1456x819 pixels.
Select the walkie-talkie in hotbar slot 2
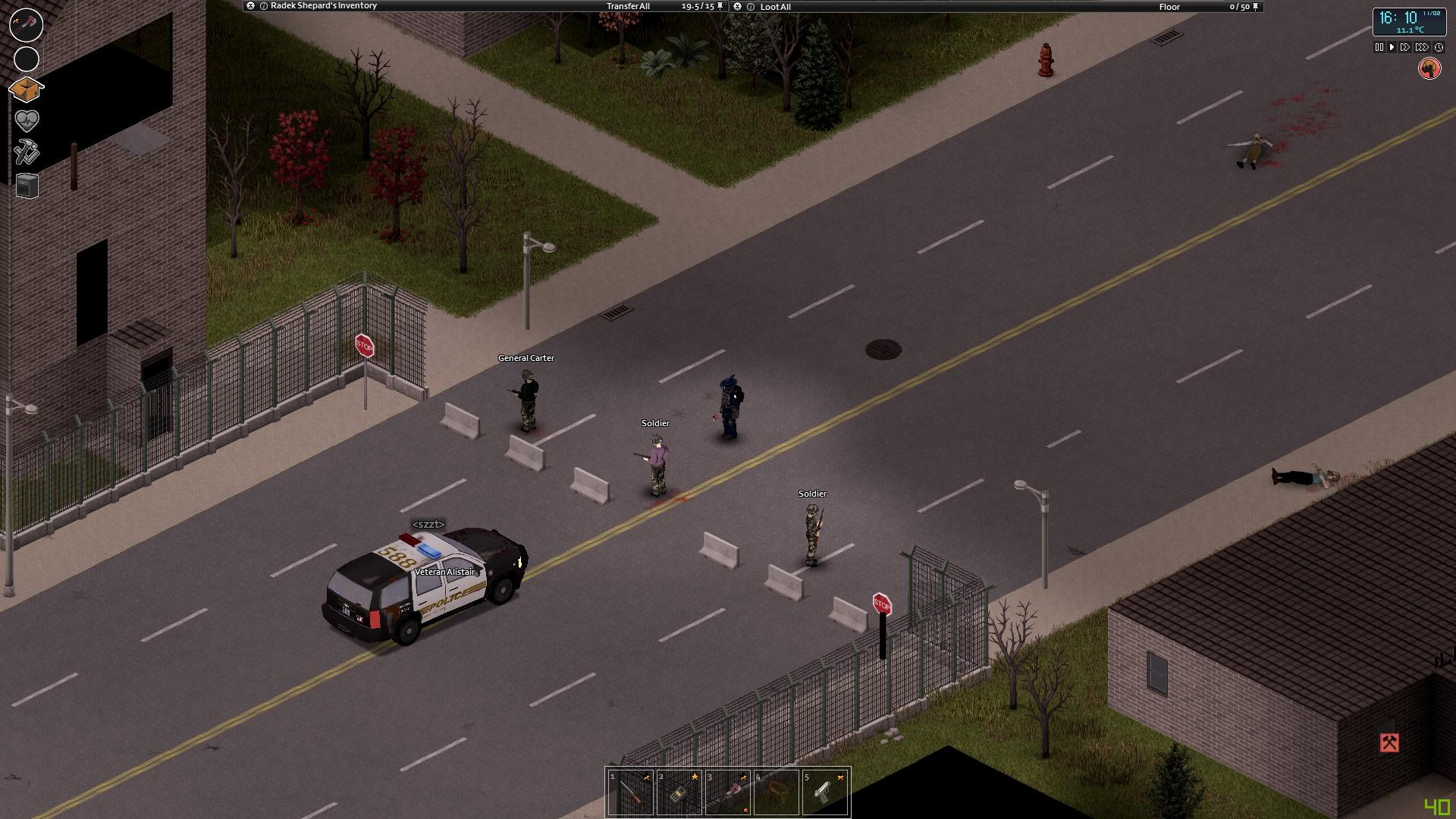pos(679,792)
